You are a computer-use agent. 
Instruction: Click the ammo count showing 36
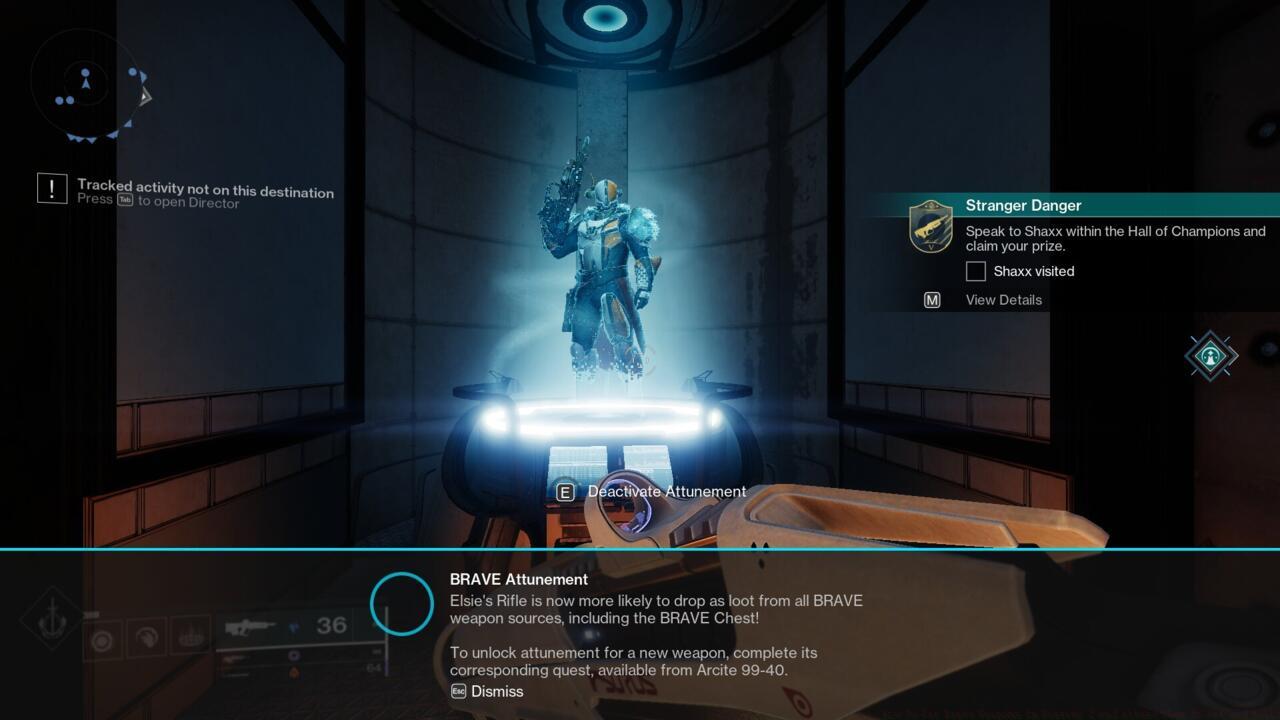tap(332, 627)
